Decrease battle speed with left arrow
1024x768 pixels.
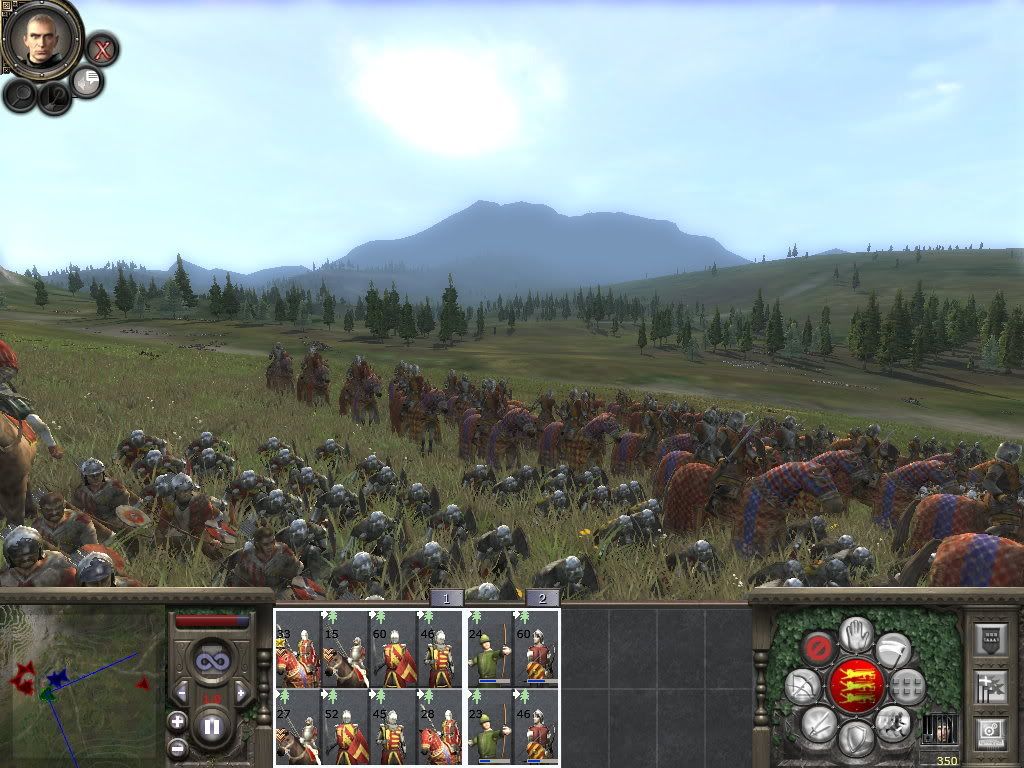pos(182,692)
